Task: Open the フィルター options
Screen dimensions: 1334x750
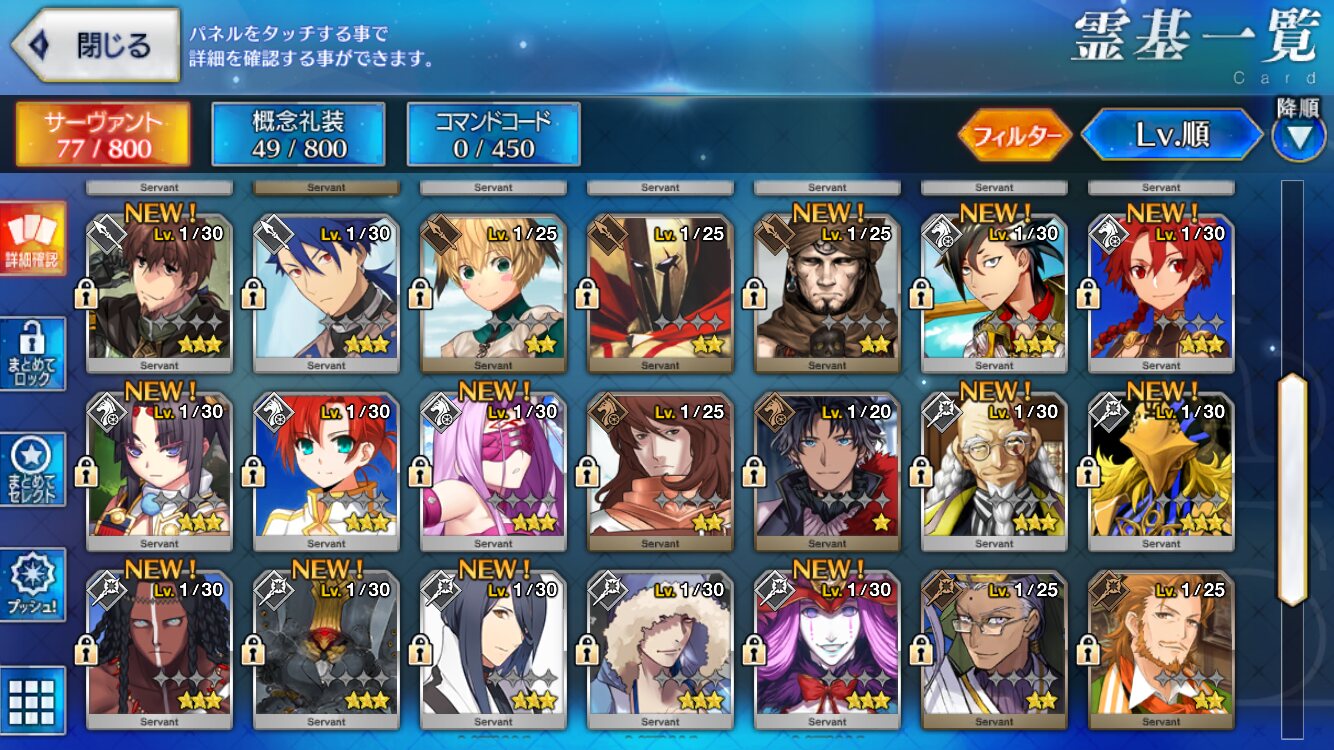Action: point(1014,136)
